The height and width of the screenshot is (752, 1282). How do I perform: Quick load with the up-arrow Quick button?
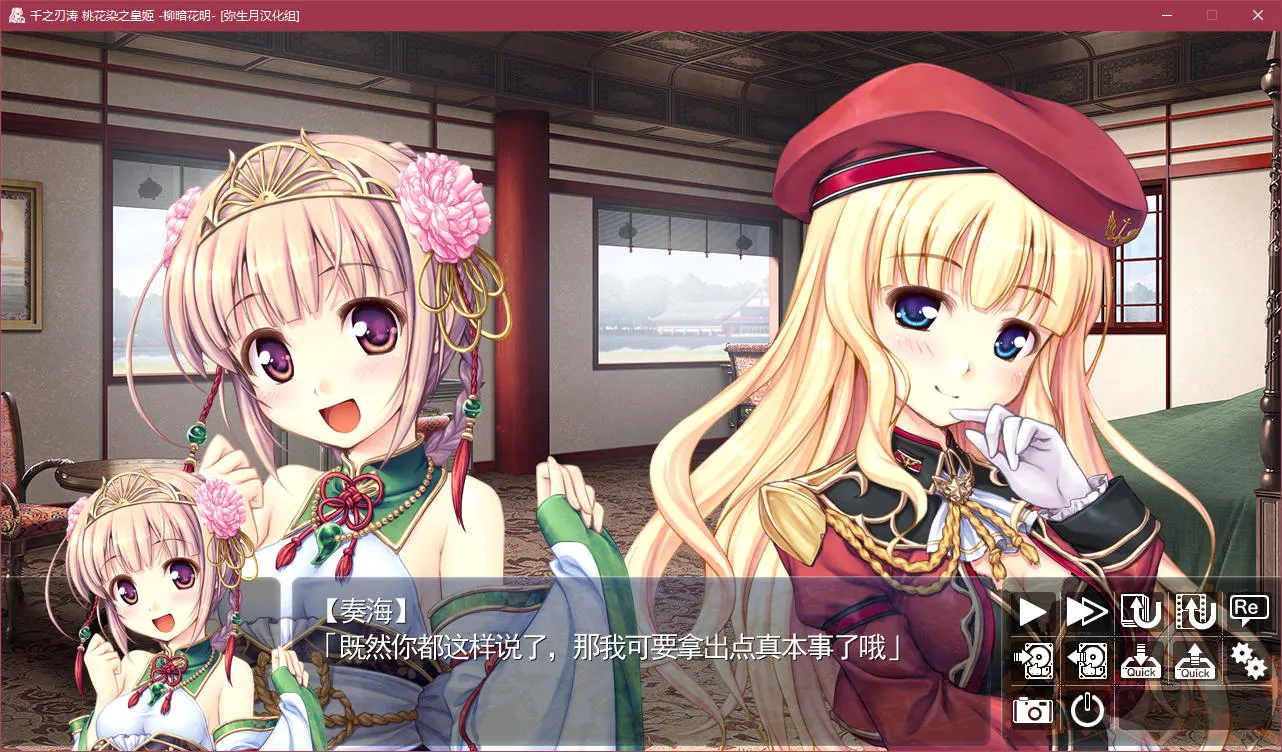point(1195,660)
